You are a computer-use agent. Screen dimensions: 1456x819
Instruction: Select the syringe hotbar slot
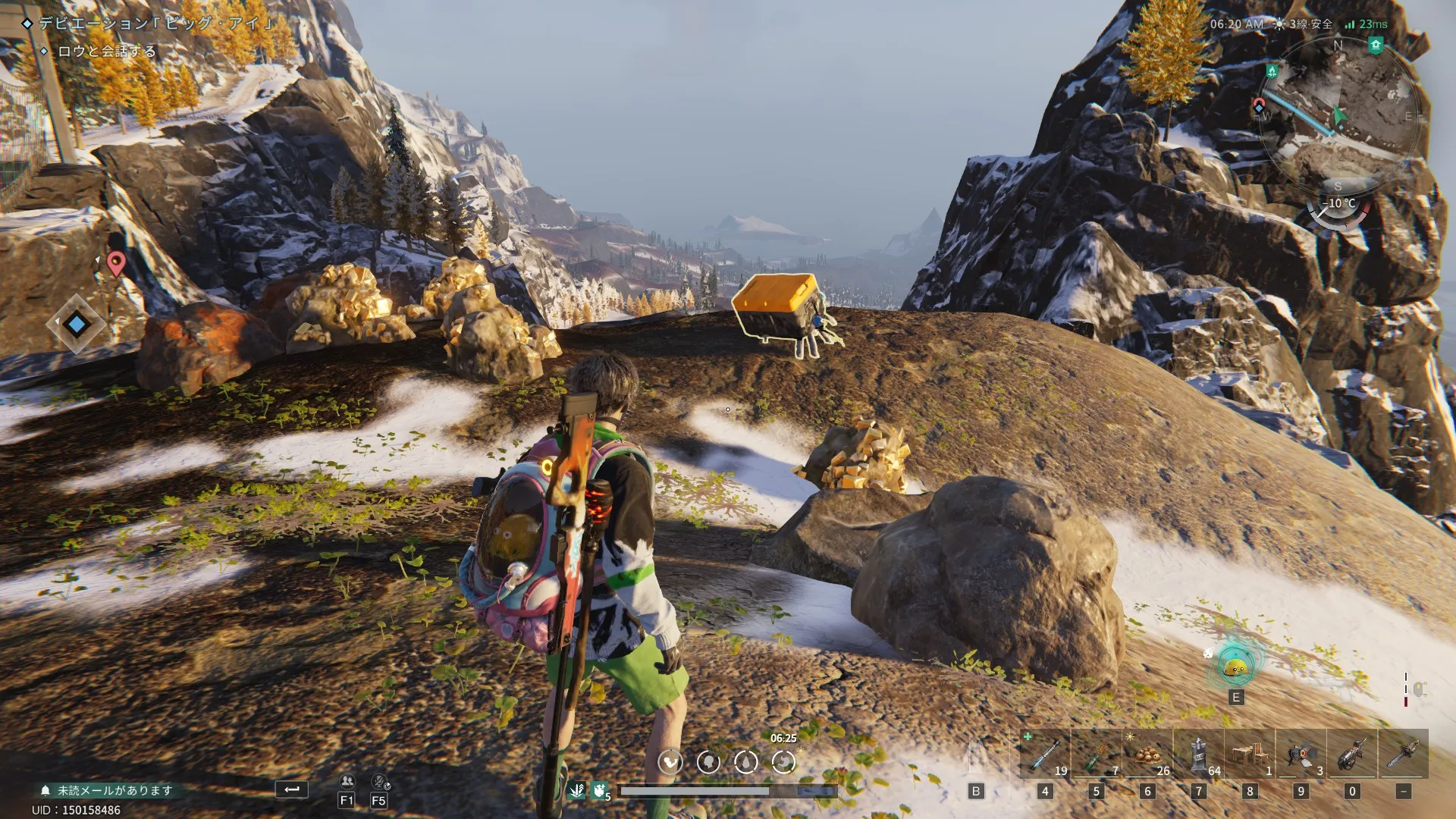(1046, 754)
